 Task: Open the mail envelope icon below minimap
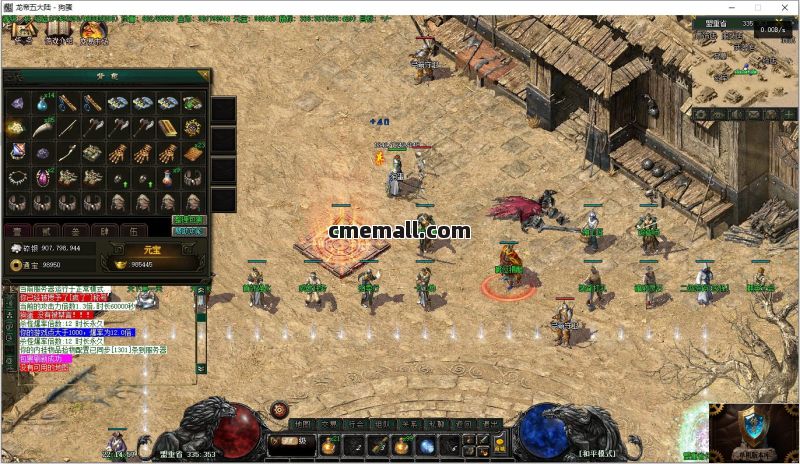point(751,115)
